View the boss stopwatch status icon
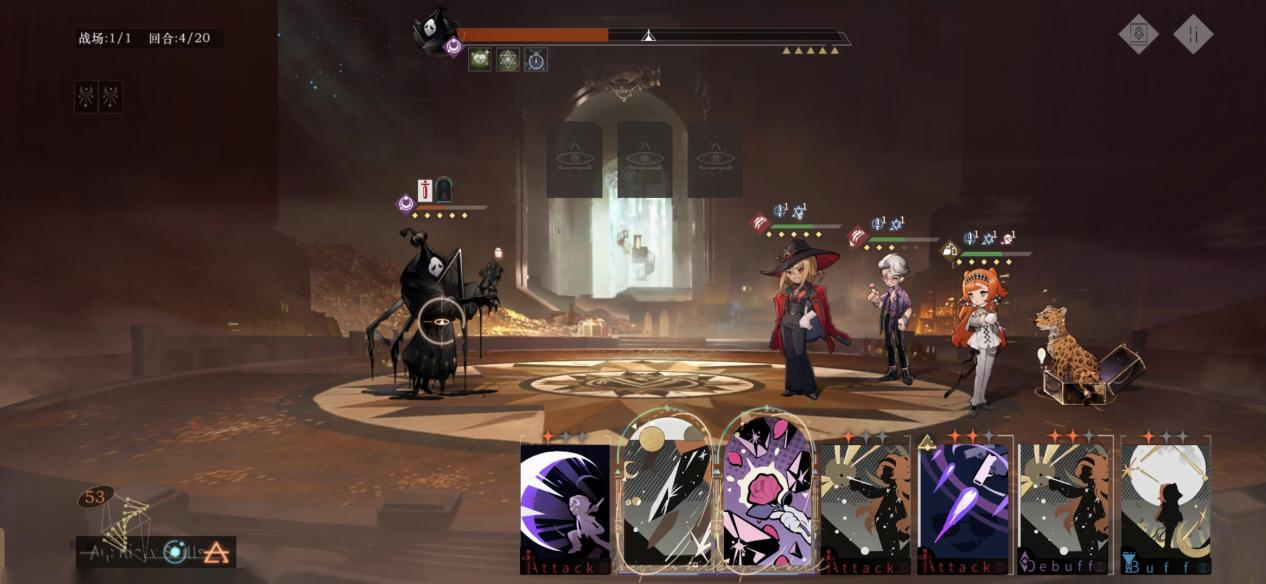The width and height of the screenshot is (1266, 584). click(536, 60)
